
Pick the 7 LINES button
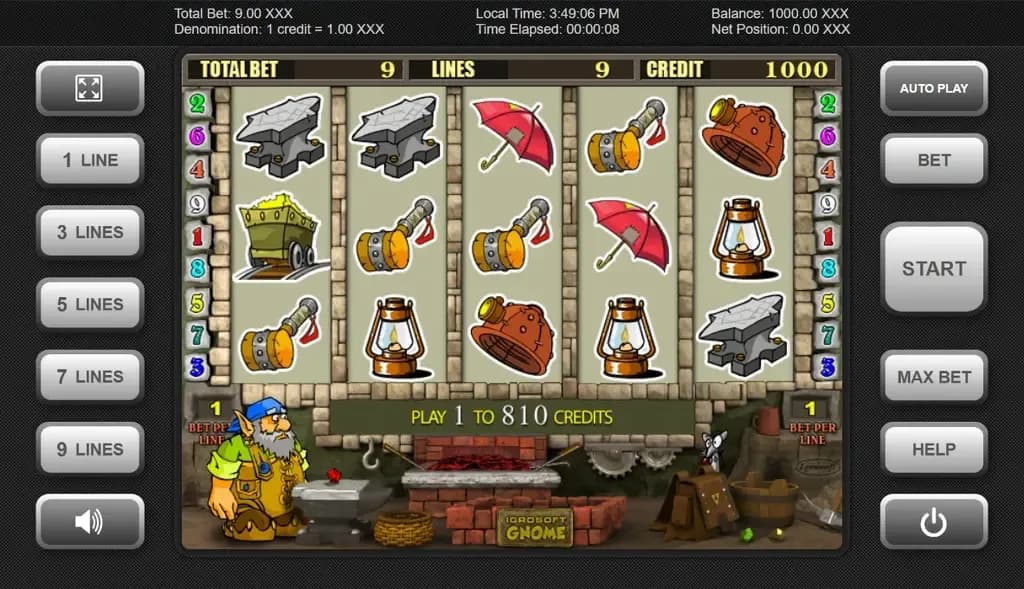point(90,376)
